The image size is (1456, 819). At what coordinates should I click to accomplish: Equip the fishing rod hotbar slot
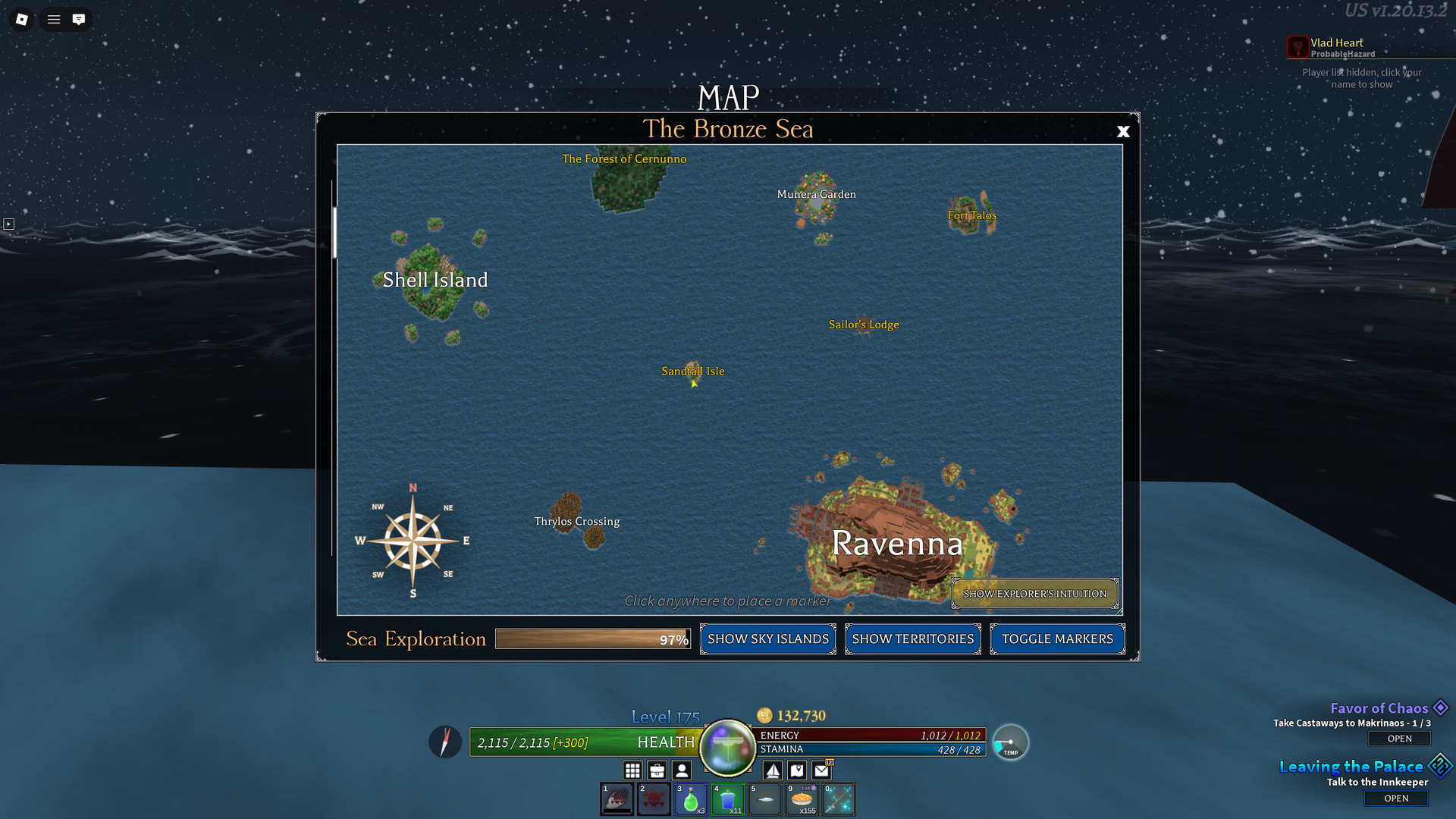(x=839, y=799)
